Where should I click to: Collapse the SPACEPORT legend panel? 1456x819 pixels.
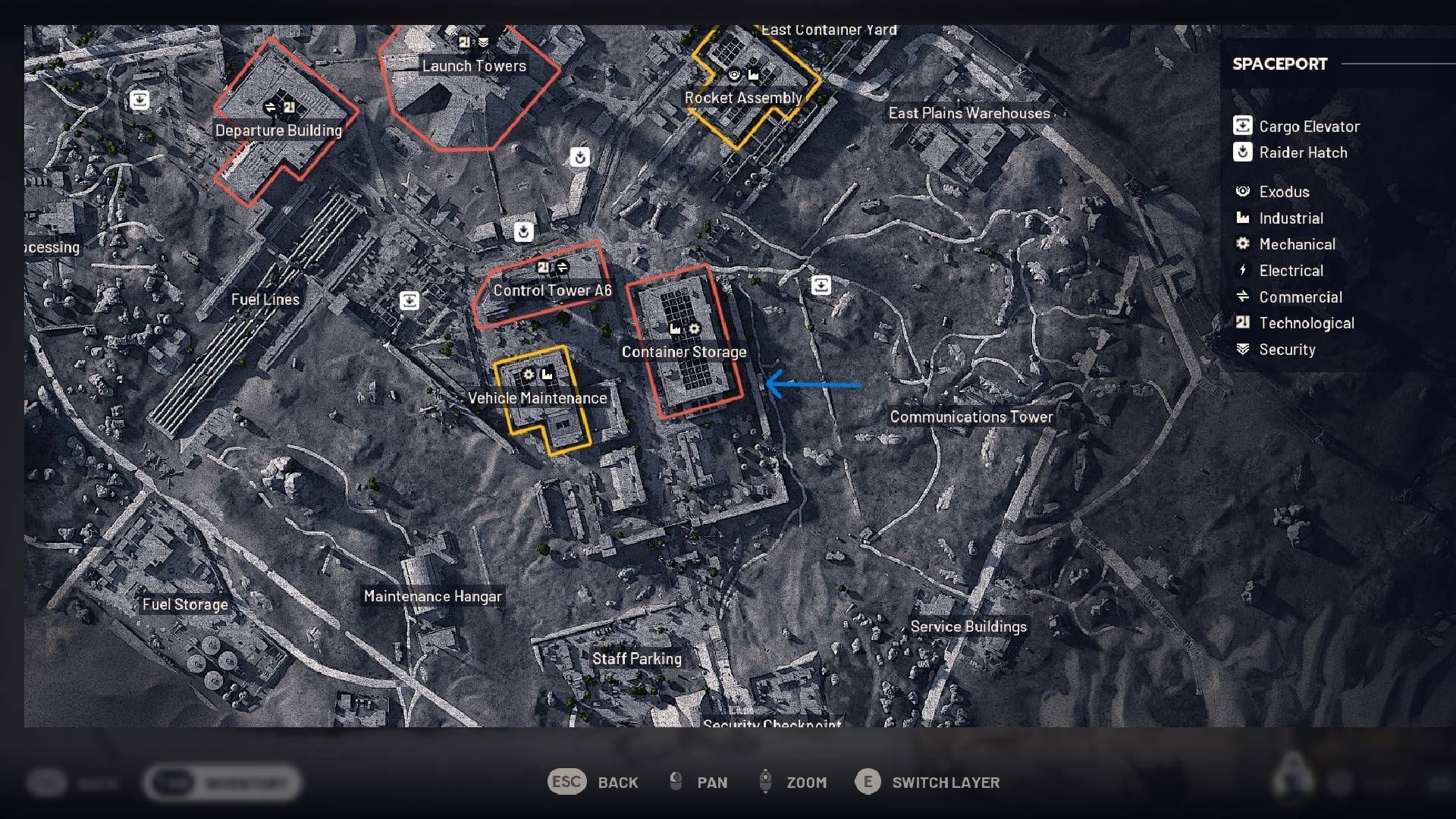click(x=1279, y=64)
